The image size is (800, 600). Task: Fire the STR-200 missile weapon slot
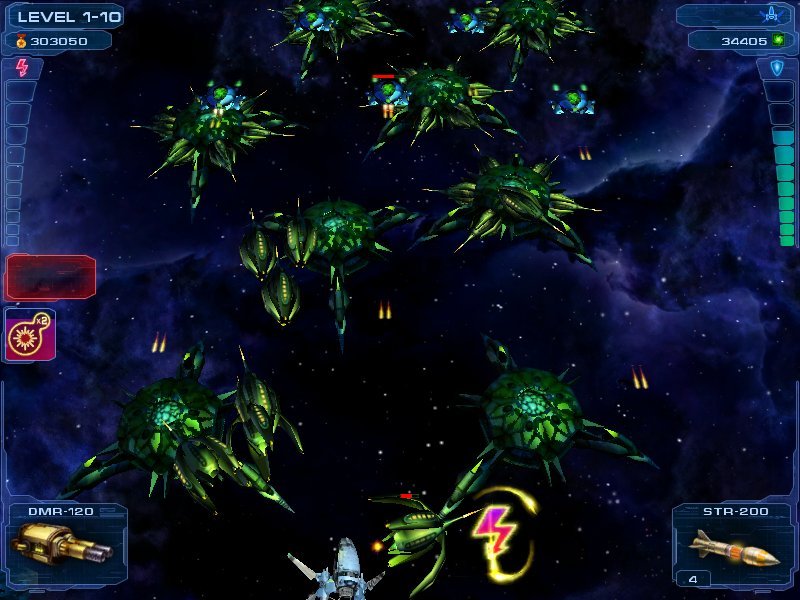[733, 545]
